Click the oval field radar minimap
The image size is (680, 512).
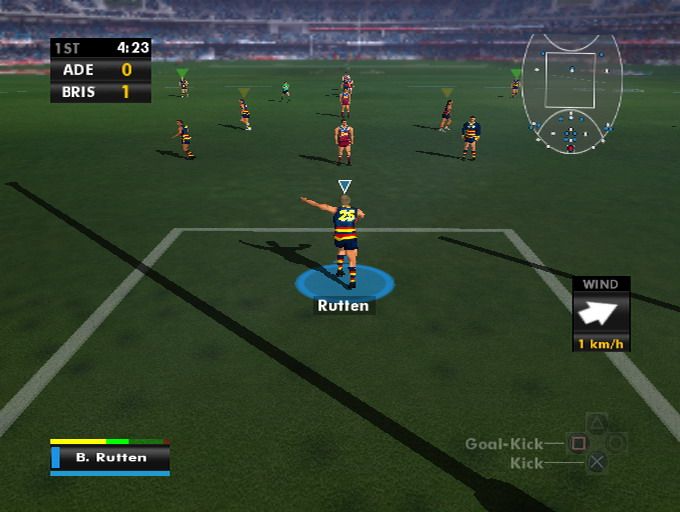point(571,93)
